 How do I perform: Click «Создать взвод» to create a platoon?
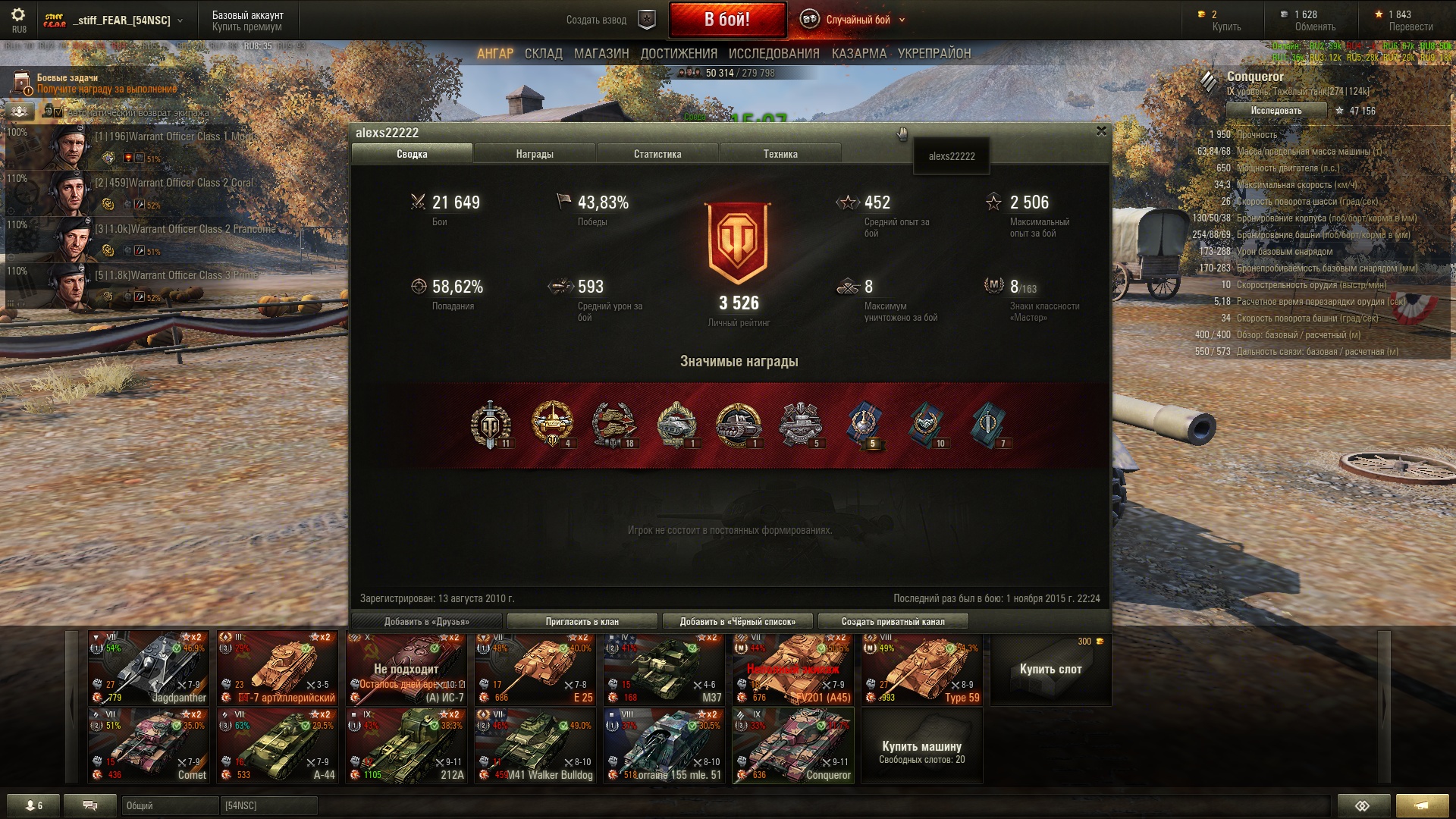596,20
